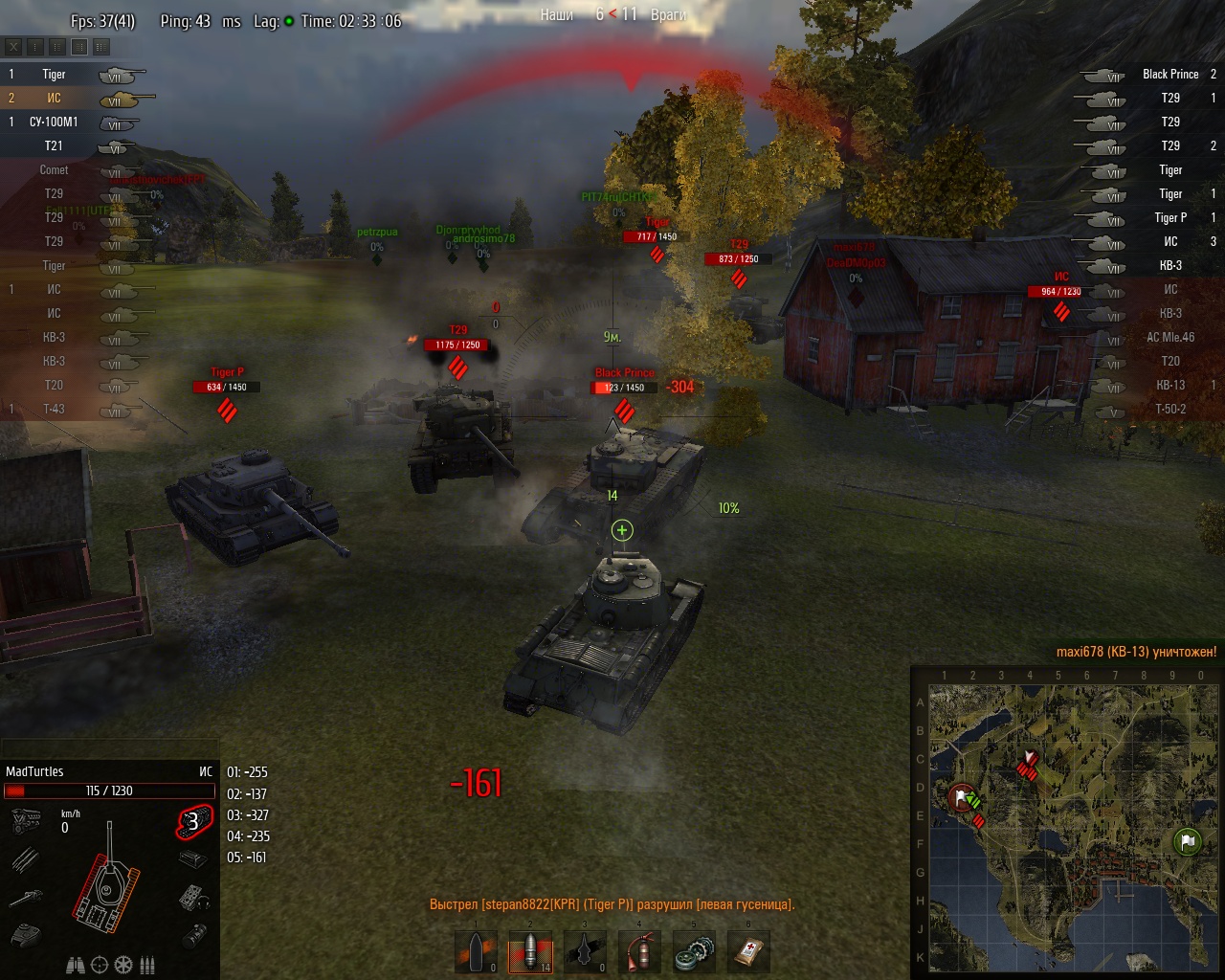Image resolution: width=1225 pixels, height=980 pixels.
Task: Click the green flag base marker on minimap
Action: [1187, 842]
